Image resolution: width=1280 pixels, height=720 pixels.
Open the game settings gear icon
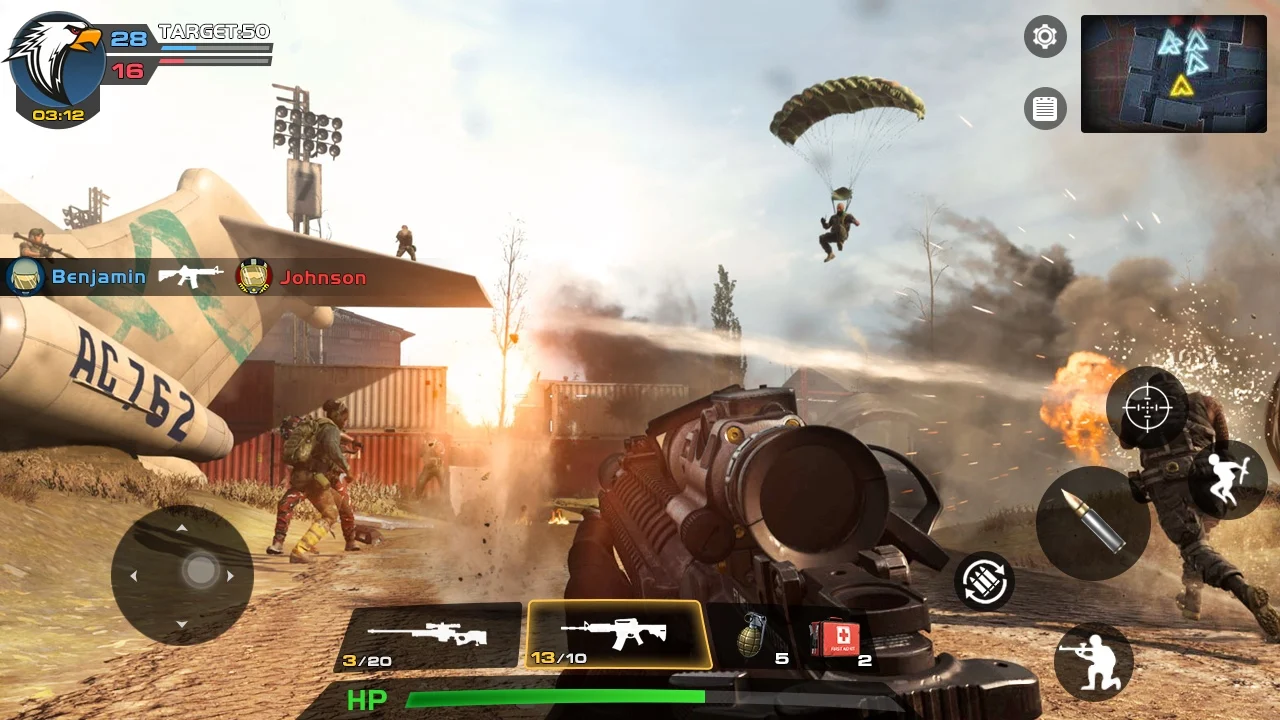[x=1045, y=37]
